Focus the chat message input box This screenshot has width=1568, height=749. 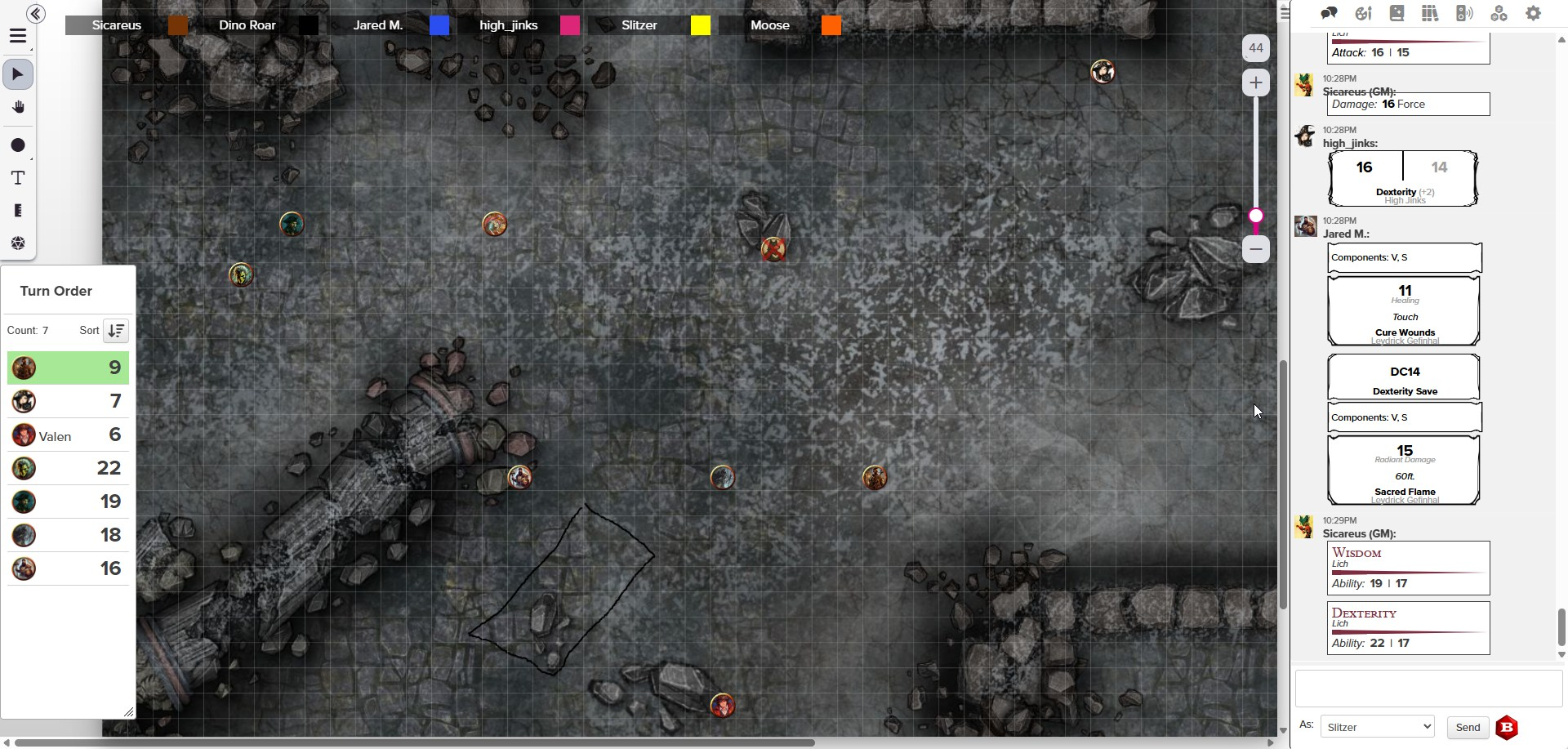pyautogui.click(x=1428, y=689)
